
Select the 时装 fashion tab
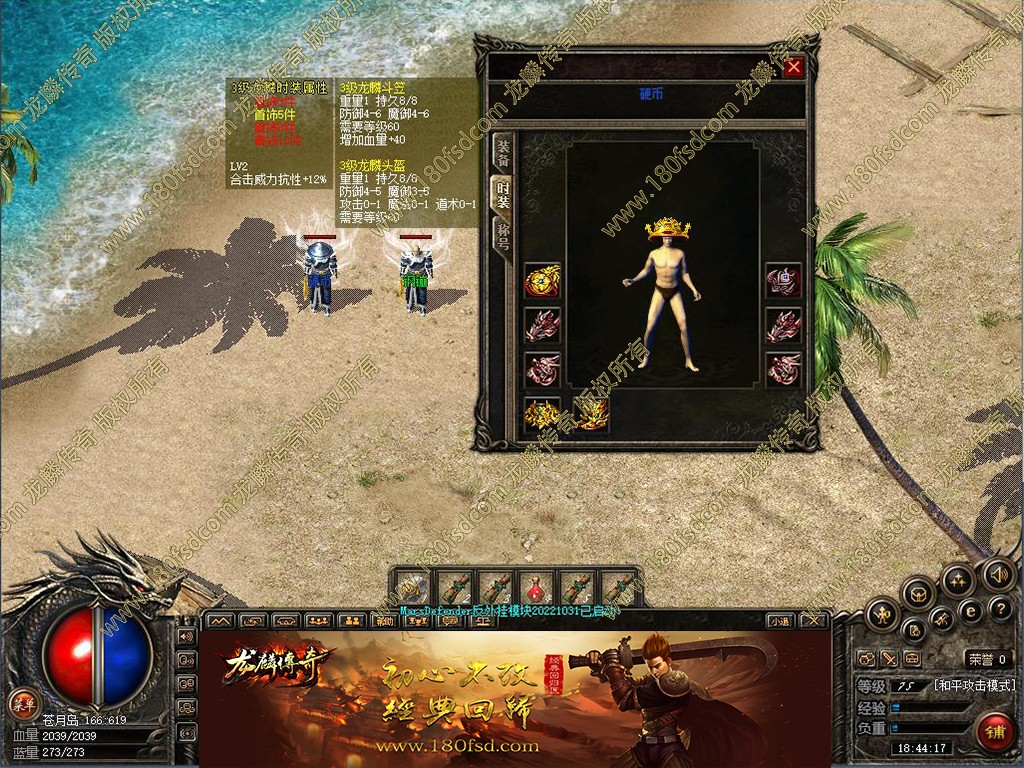[x=503, y=195]
